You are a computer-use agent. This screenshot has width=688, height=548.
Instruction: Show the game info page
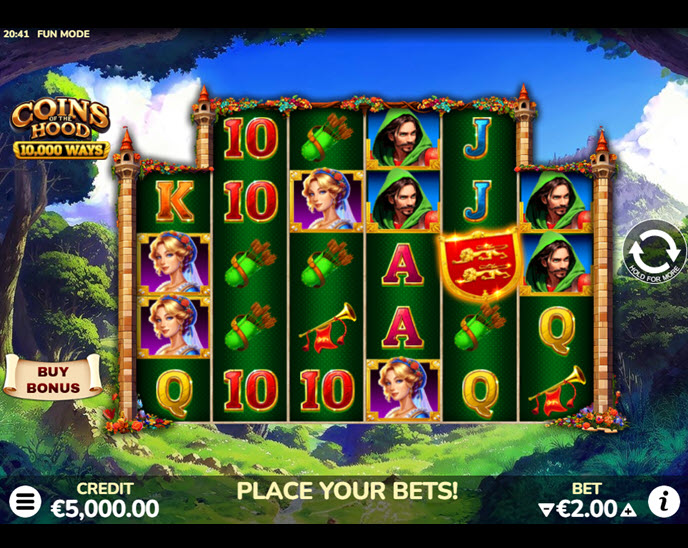663,502
